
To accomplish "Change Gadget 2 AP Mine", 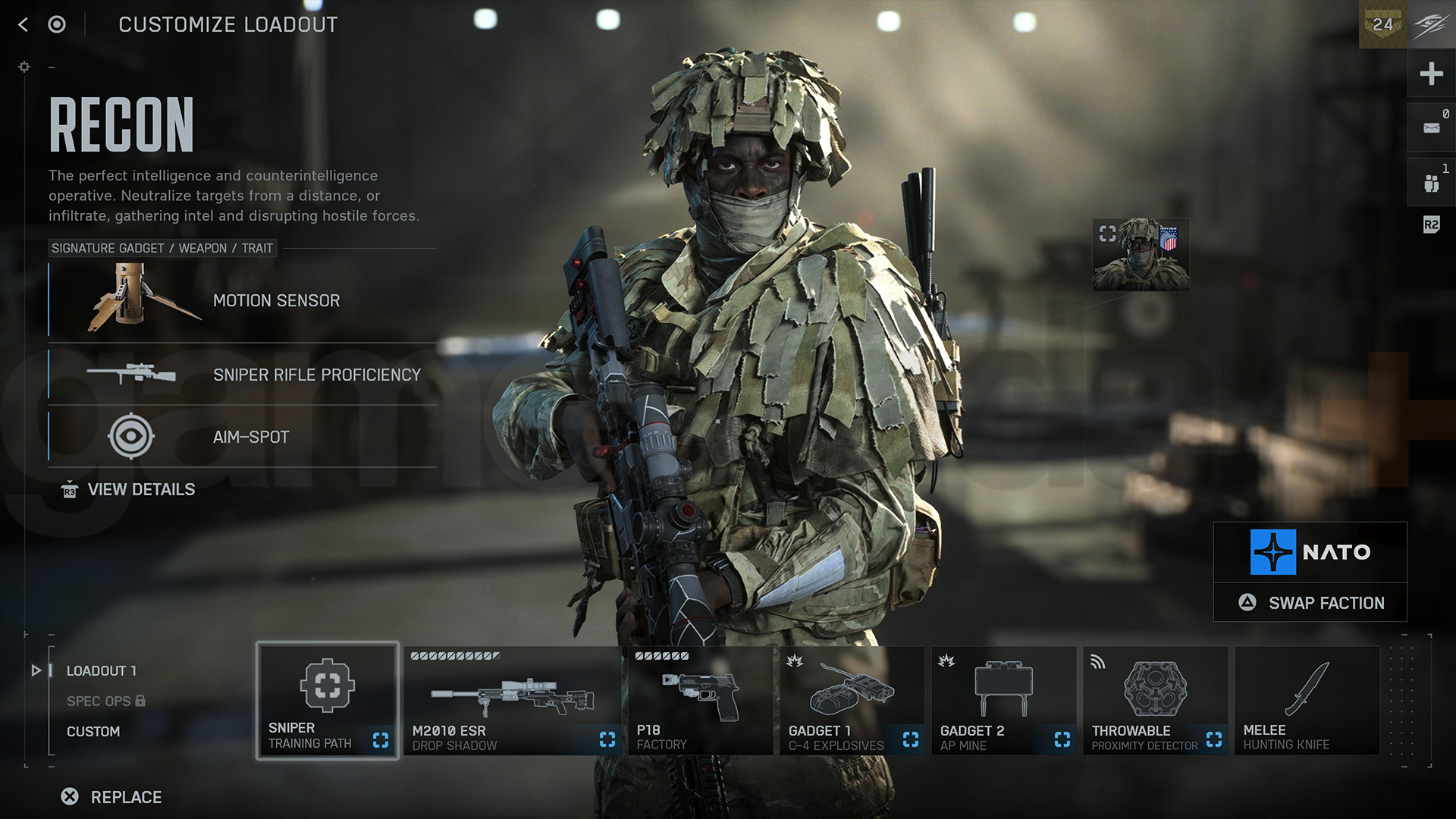I will coord(1003,701).
